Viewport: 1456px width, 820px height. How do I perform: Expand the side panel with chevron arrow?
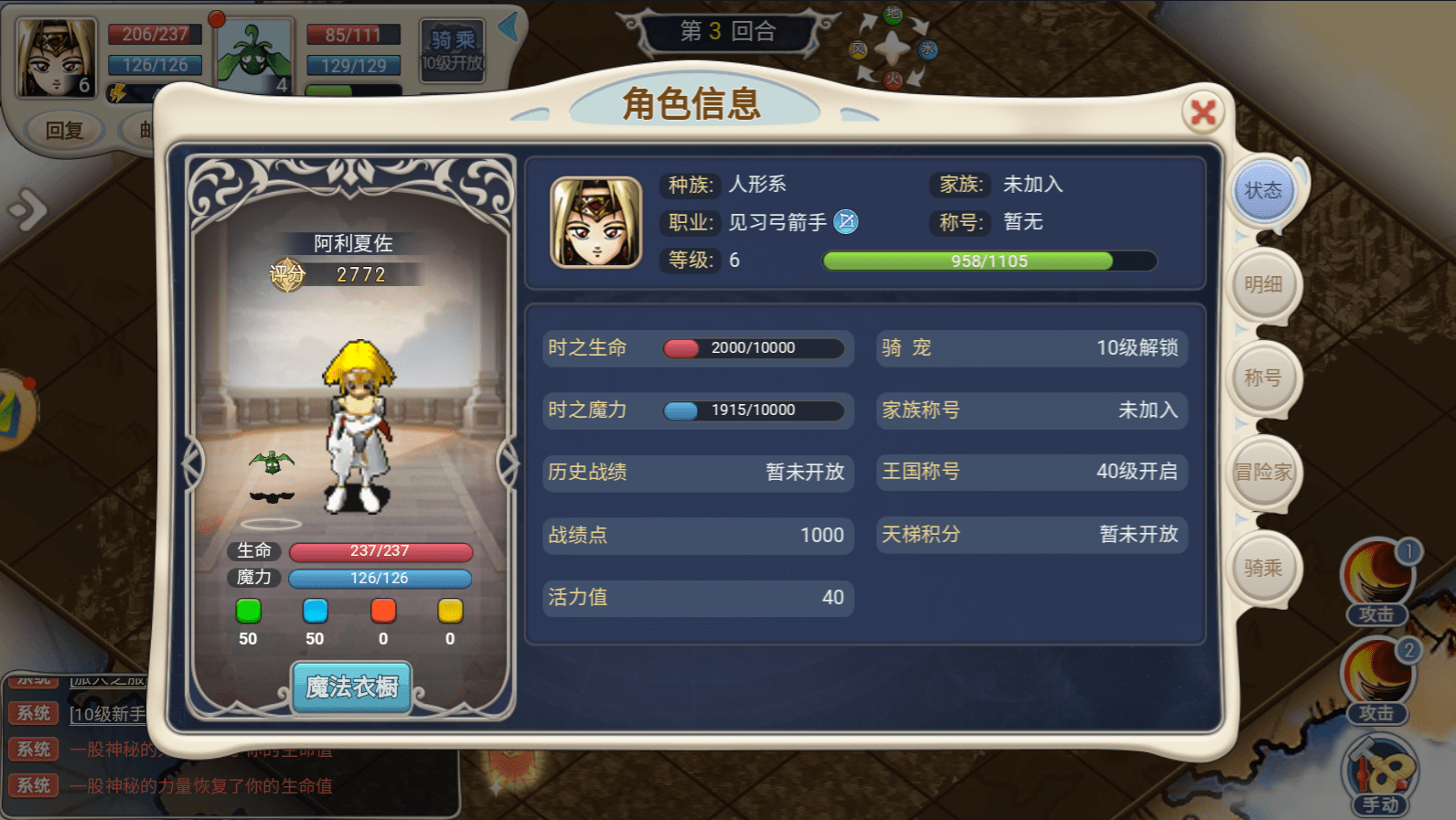(28, 210)
